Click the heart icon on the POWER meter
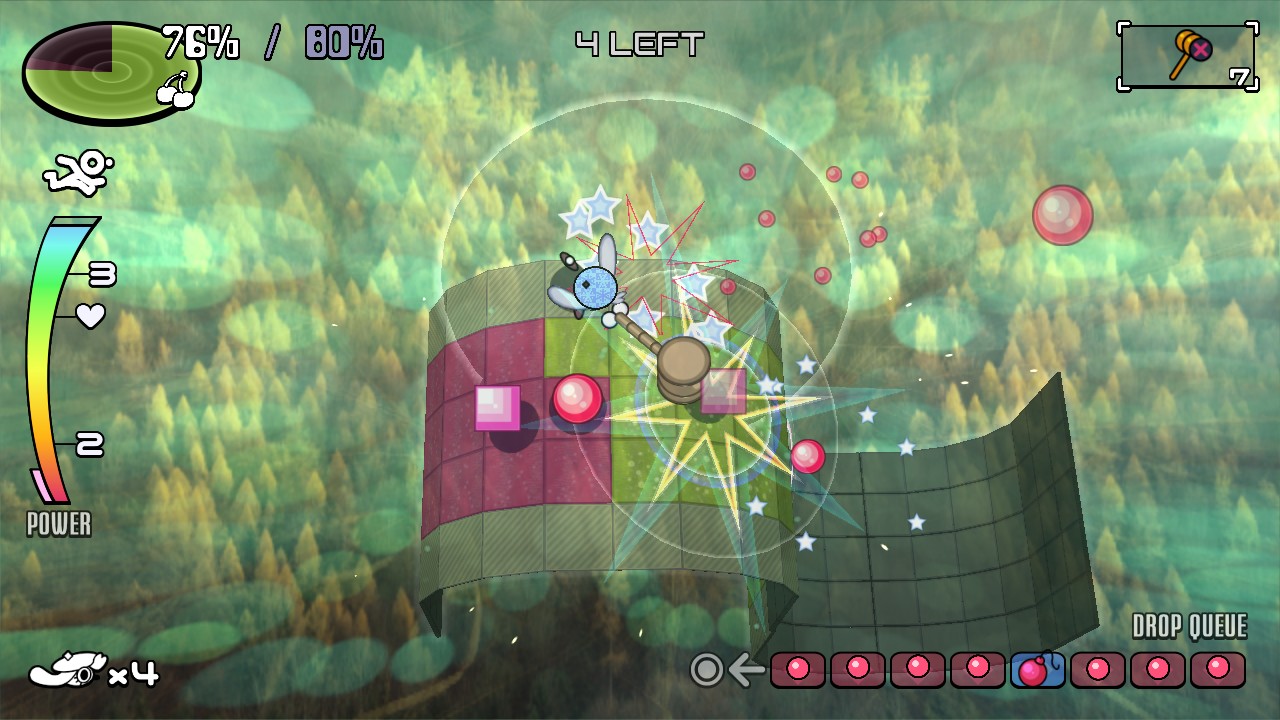 (90, 317)
